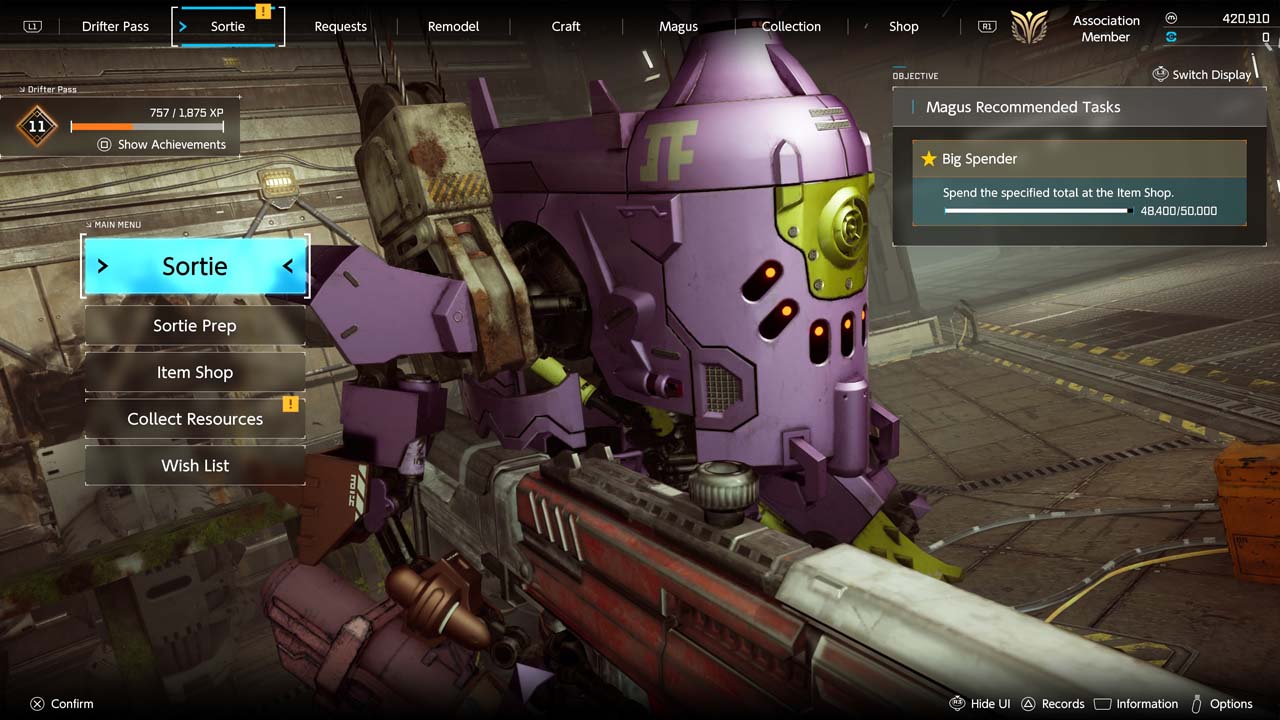The width and height of the screenshot is (1280, 720).
Task: Open Sortie Prep menu entry
Action: [x=195, y=326]
